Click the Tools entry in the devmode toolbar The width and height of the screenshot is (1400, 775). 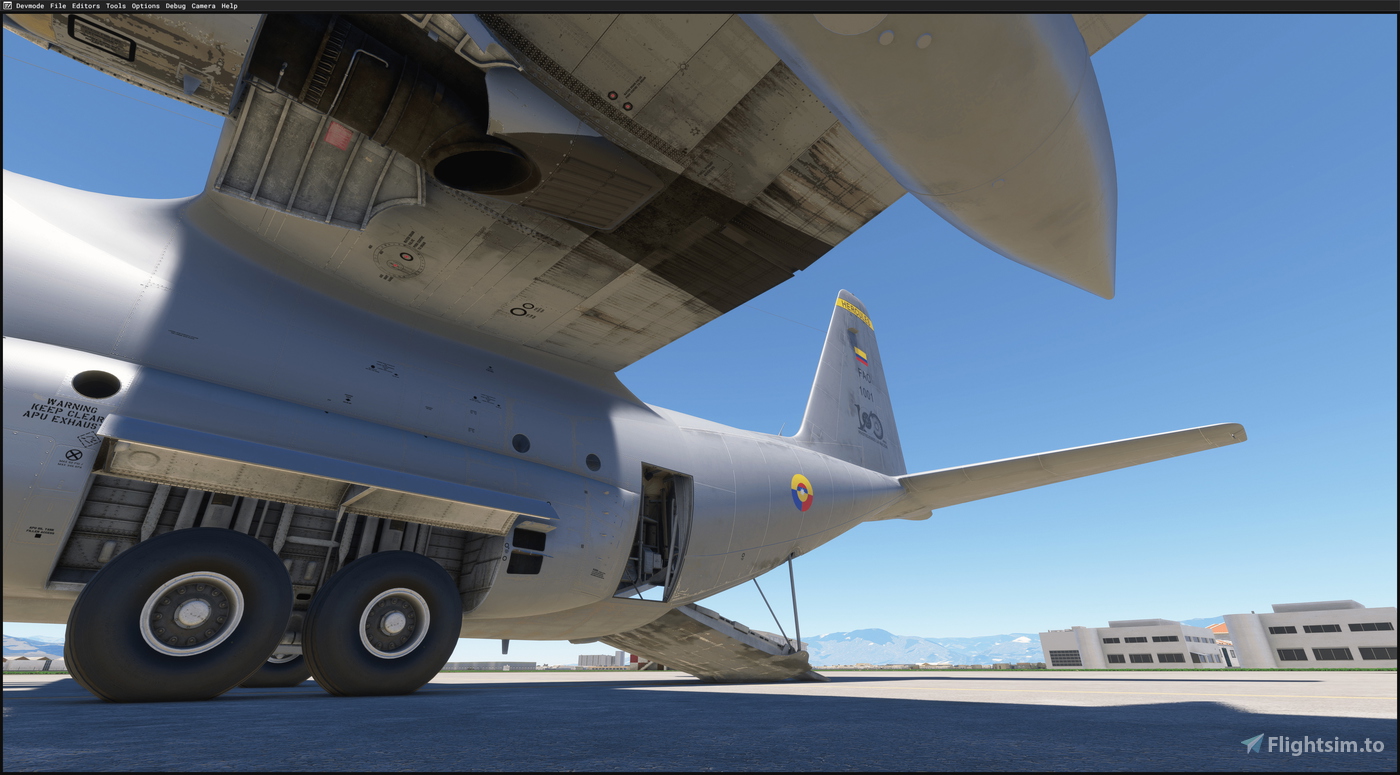[116, 5]
